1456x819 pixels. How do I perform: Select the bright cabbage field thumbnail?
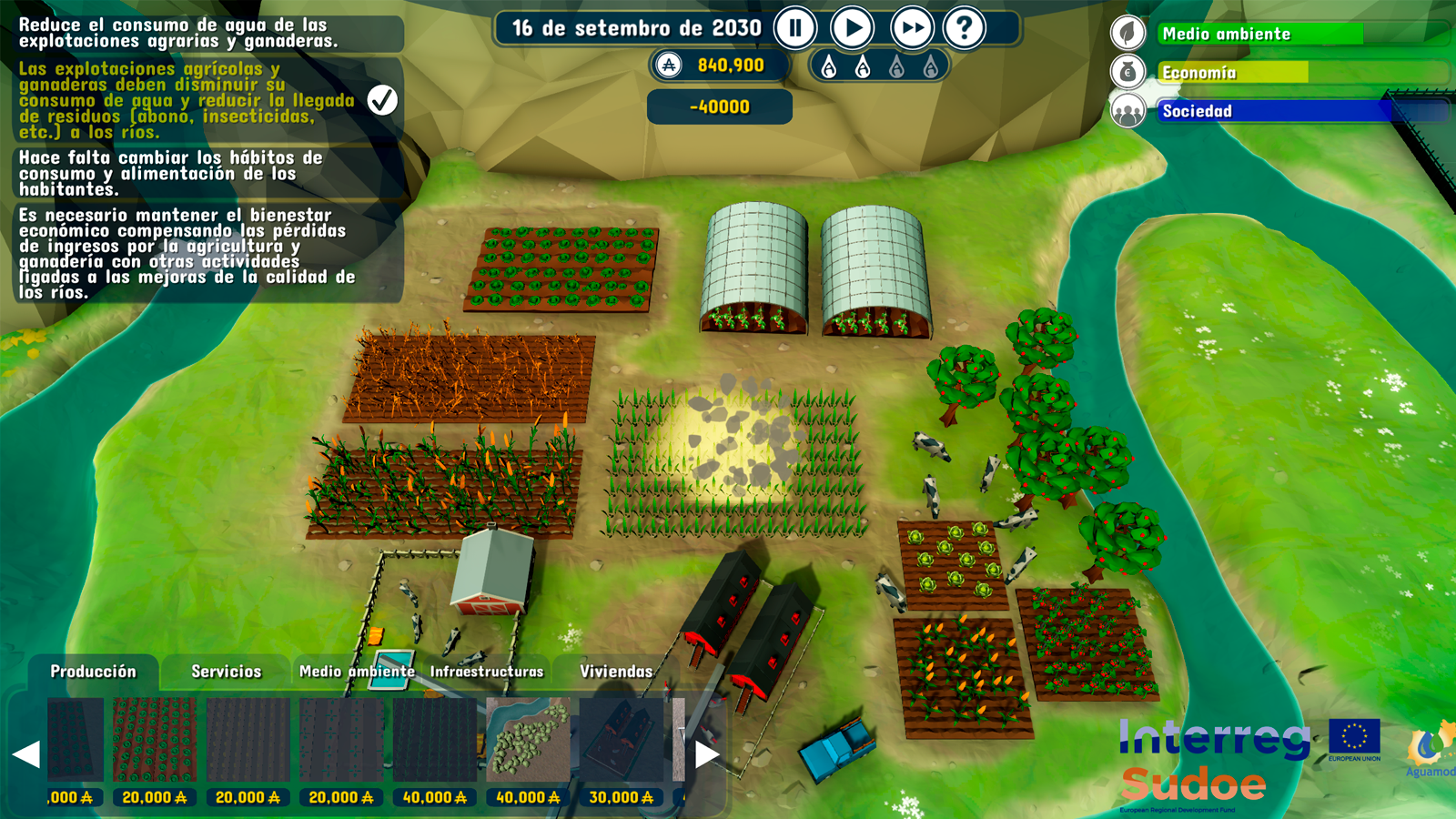point(155,740)
